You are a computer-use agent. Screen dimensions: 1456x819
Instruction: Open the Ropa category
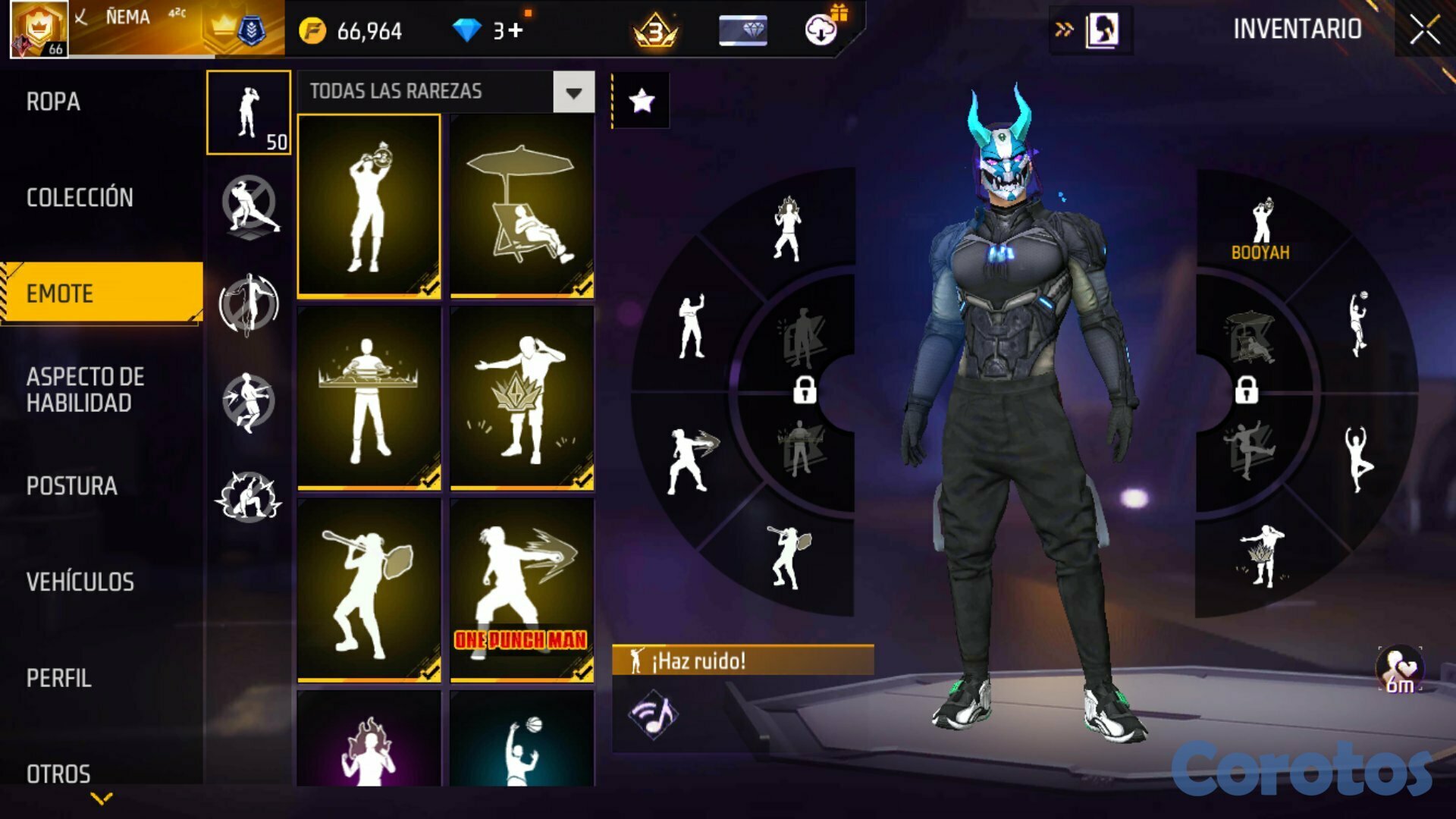53,102
